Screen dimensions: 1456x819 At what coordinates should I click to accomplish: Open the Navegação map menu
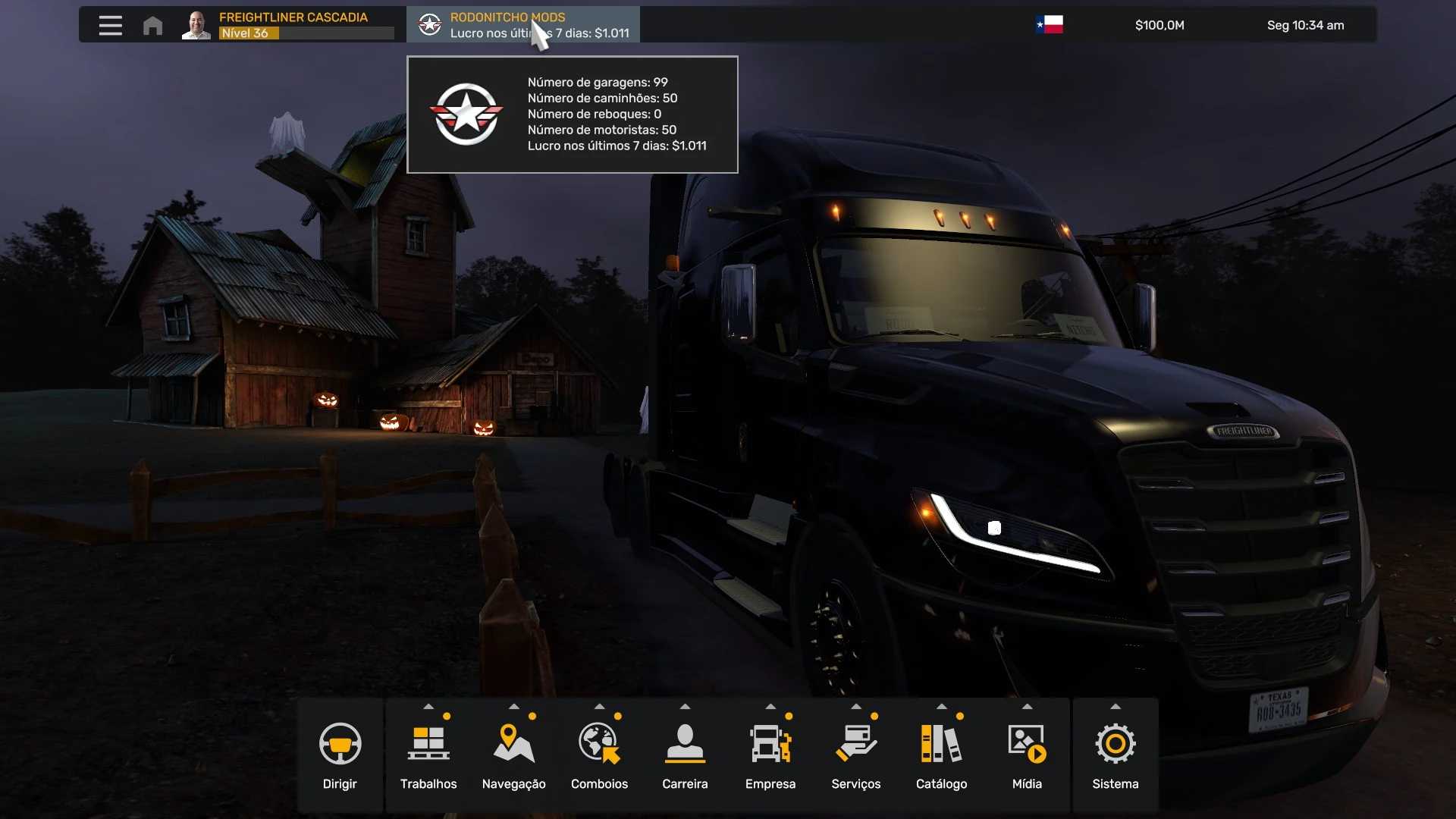[x=513, y=755]
